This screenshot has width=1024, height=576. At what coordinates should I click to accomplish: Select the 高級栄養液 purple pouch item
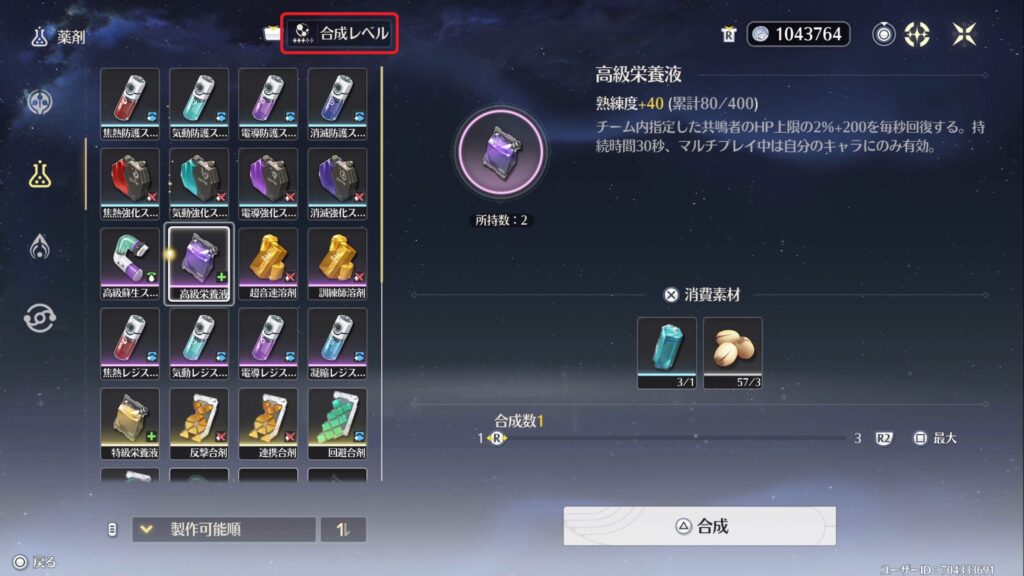click(199, 263)
